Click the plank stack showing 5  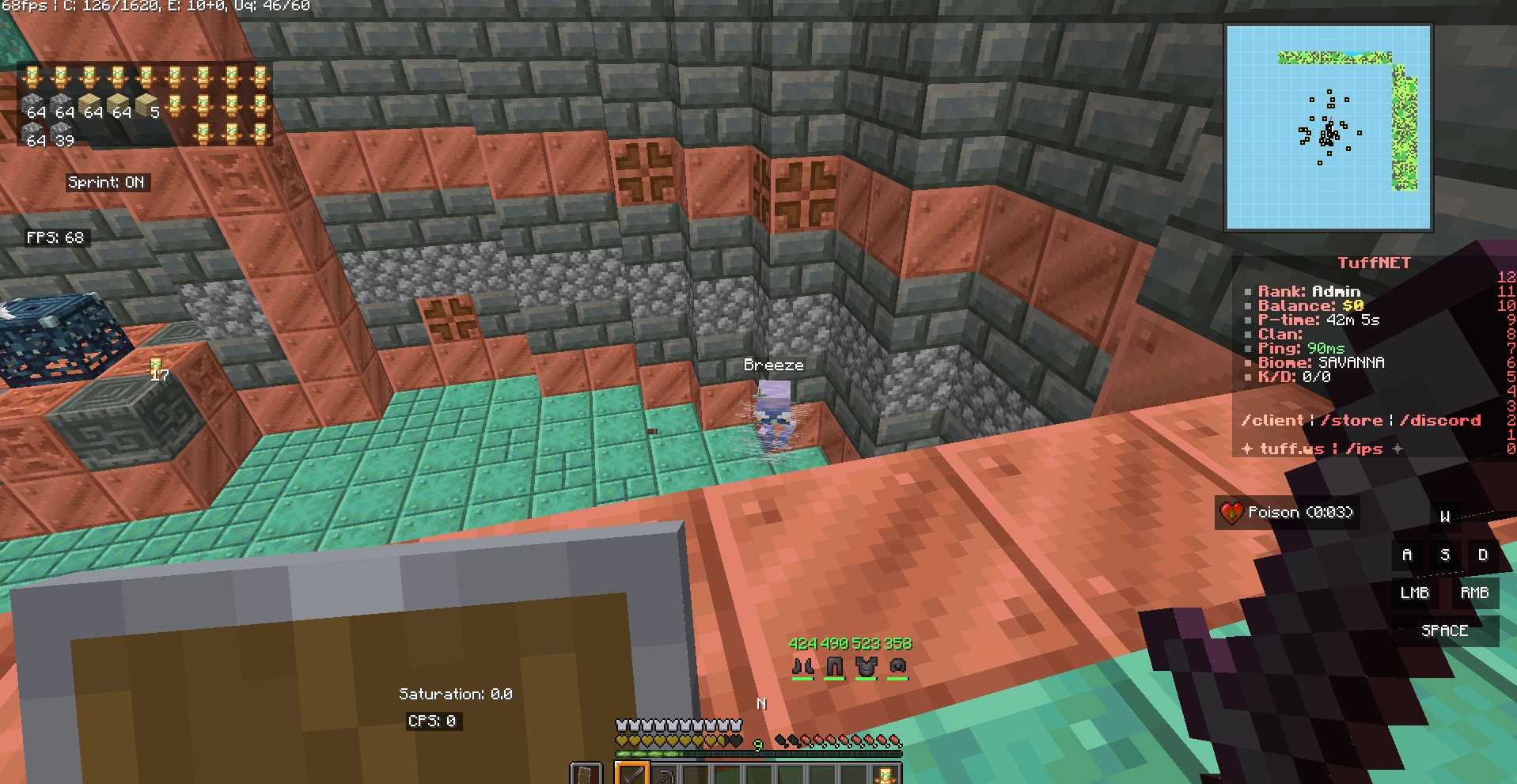coord(147,106)
